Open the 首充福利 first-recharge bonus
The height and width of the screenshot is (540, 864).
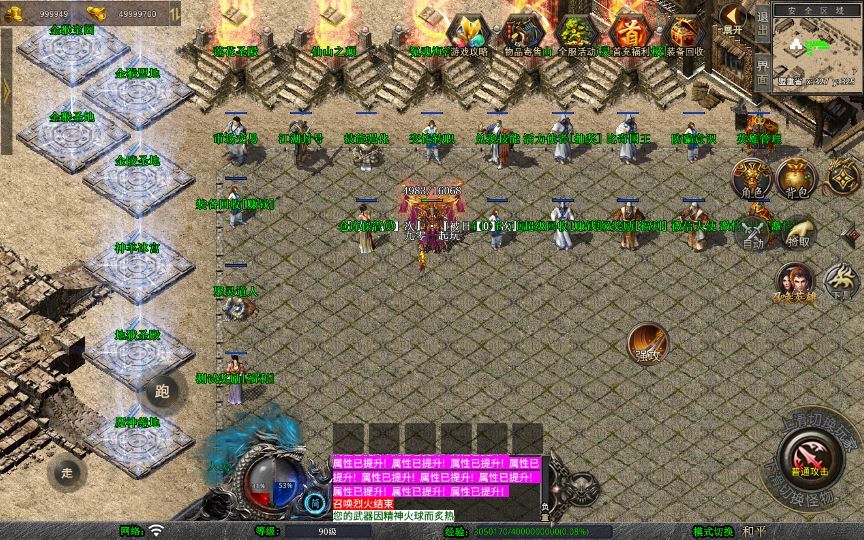tap(629, 34)
